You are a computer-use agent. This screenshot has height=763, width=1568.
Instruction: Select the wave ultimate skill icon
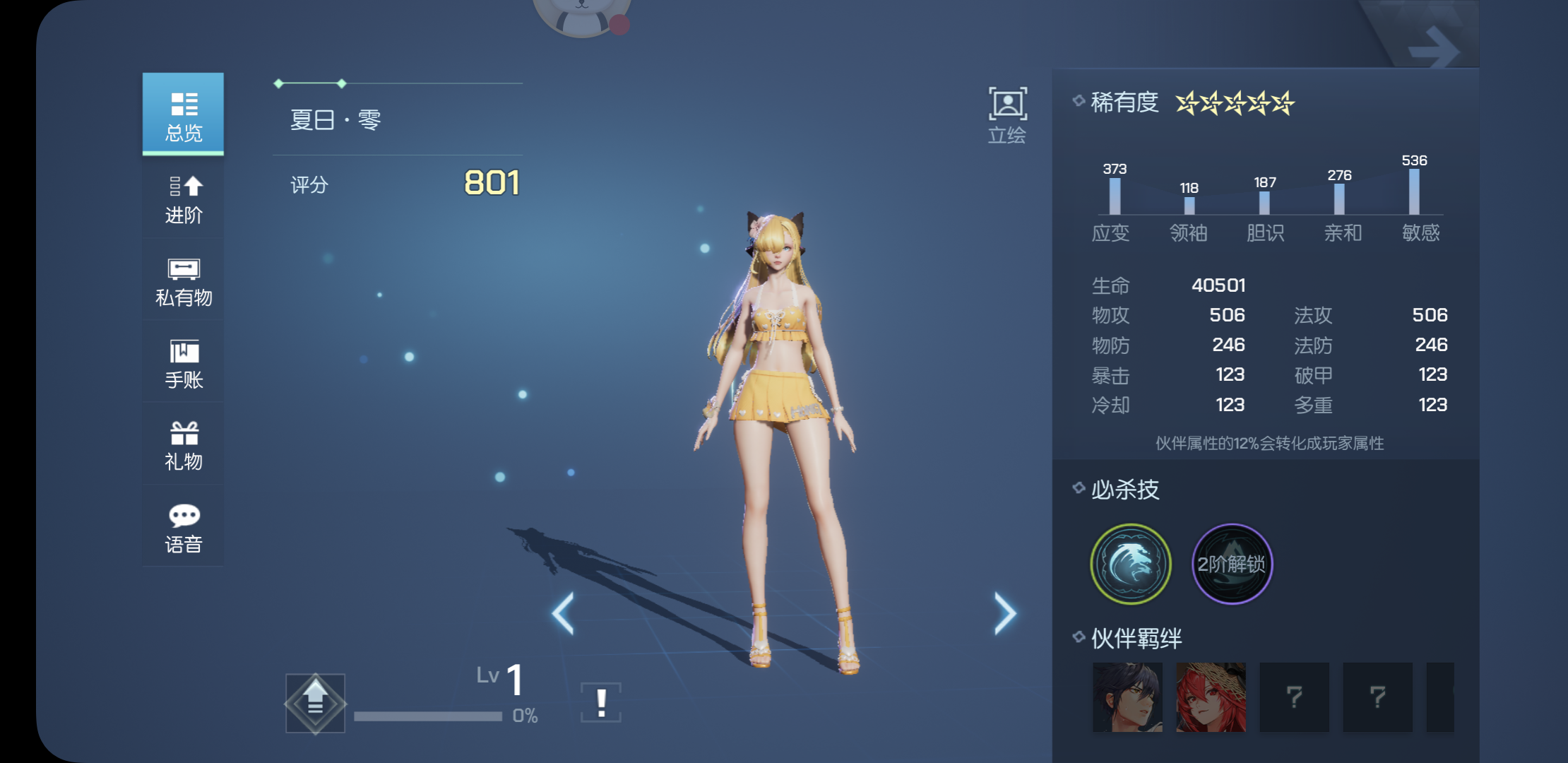click(1129, 564)
